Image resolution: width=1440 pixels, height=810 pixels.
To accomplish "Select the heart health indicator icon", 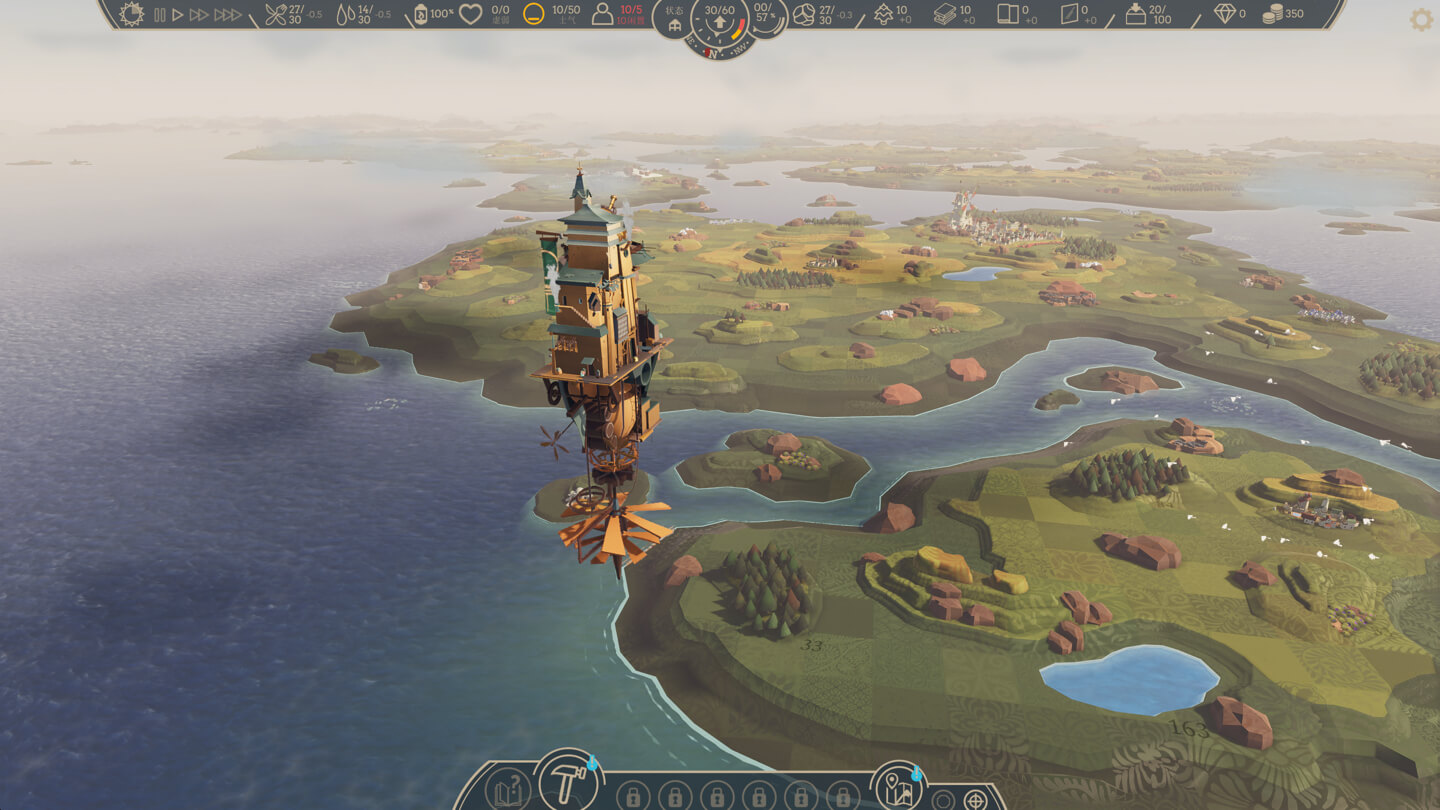I will [x=470, y=14].
